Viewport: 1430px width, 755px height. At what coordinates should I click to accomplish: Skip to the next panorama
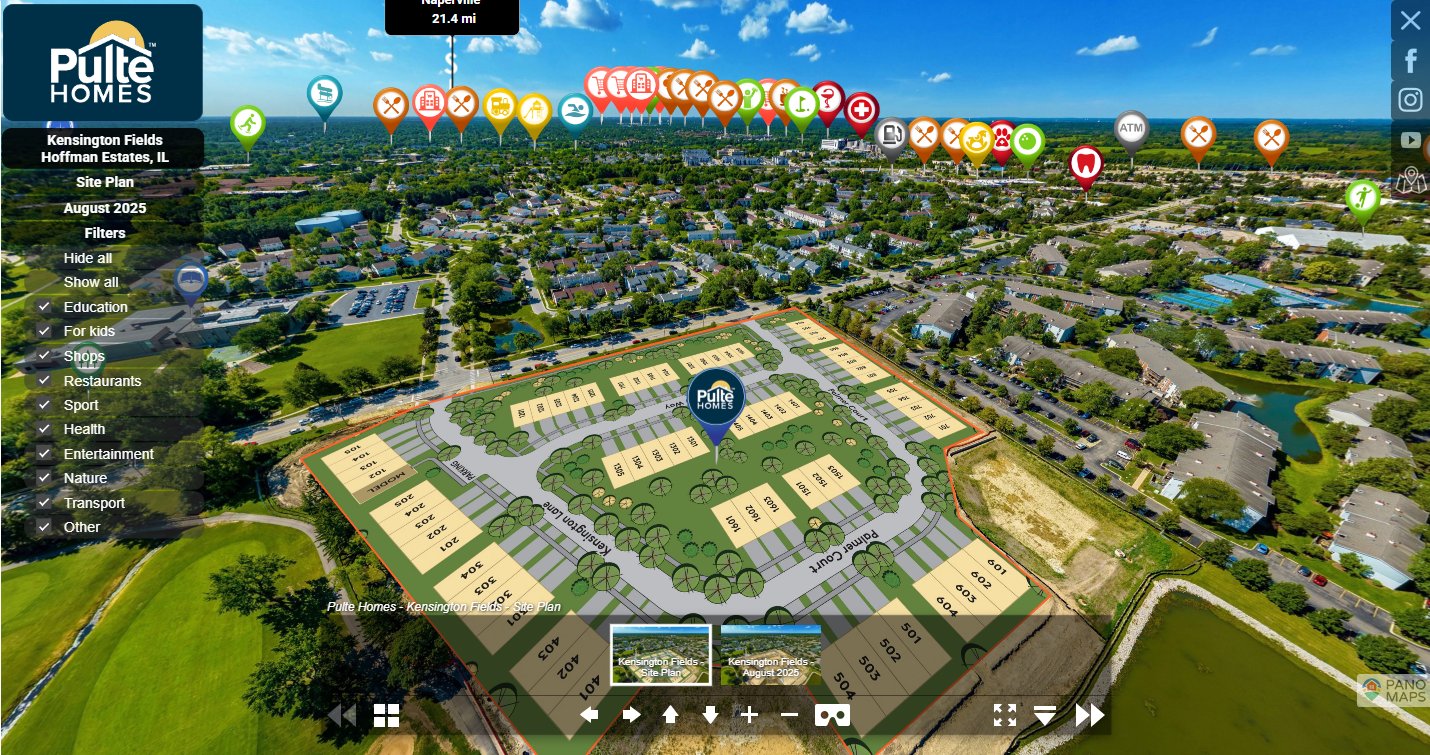click(1090, 715)
